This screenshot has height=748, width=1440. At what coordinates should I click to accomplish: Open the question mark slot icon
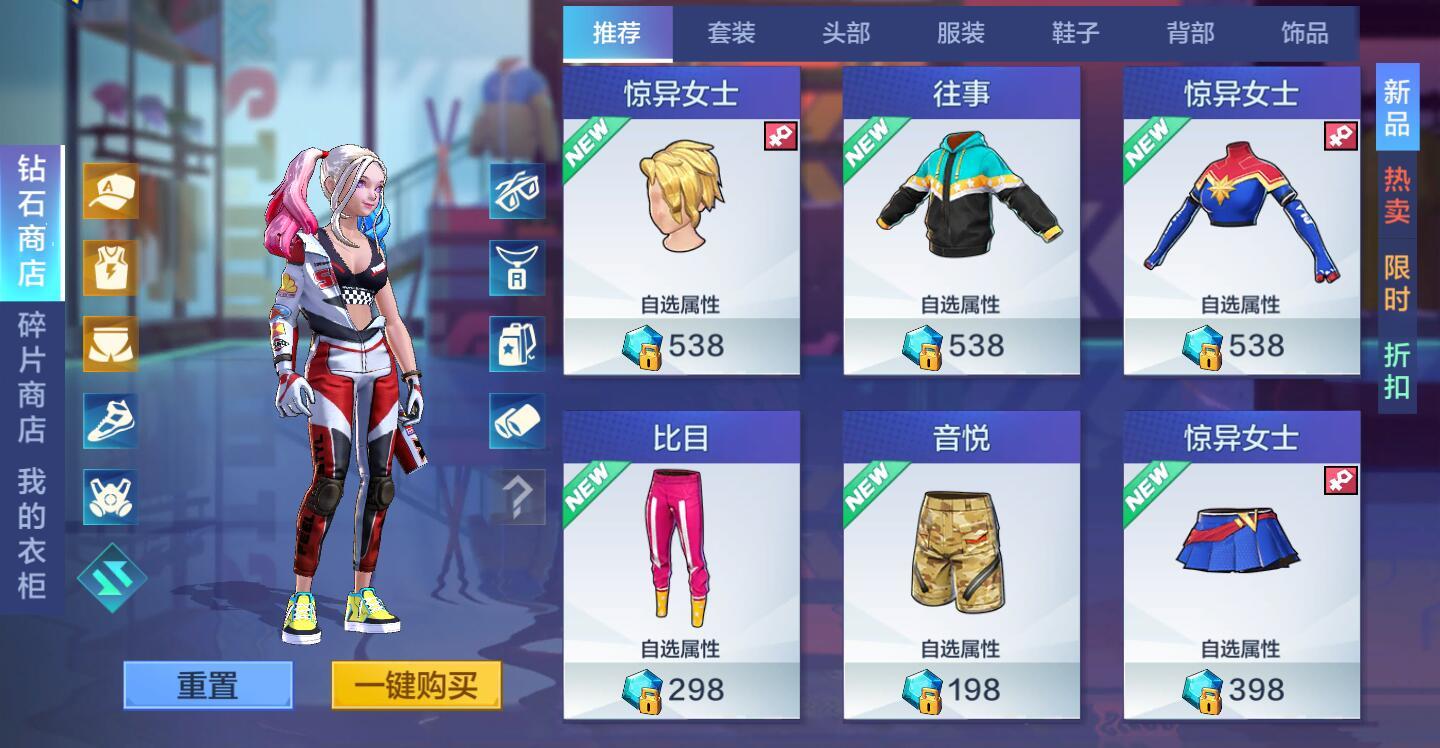[x=516, y=497]
